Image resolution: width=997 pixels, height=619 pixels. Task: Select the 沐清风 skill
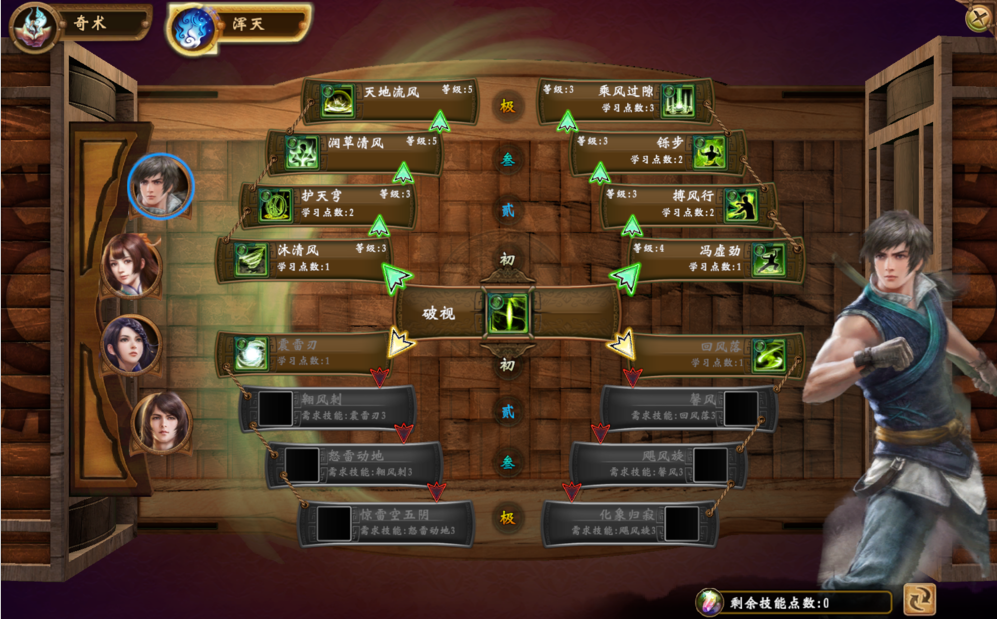[305, 258]
